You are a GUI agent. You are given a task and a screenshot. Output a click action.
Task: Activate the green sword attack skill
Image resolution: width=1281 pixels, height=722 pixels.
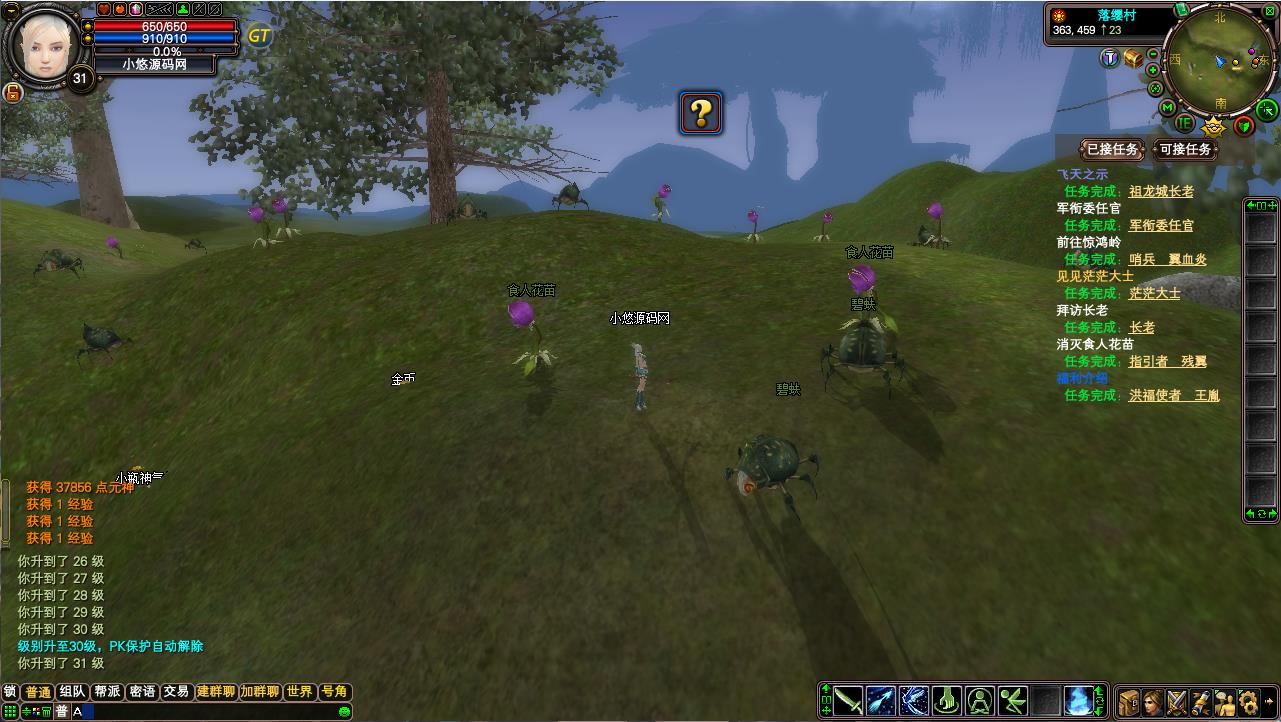[849, 700]
